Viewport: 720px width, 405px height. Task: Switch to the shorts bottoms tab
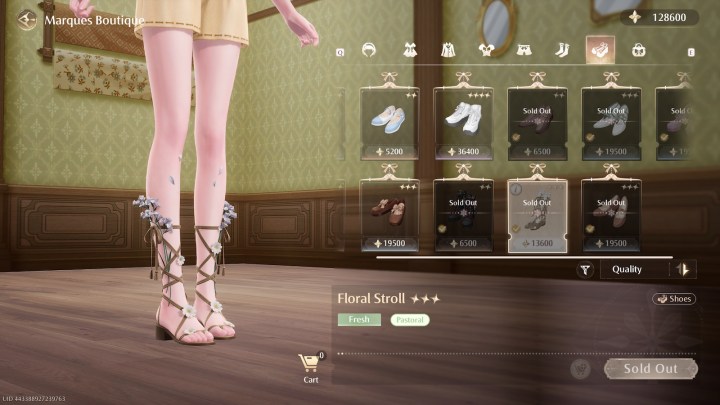[x=524, y=49]
